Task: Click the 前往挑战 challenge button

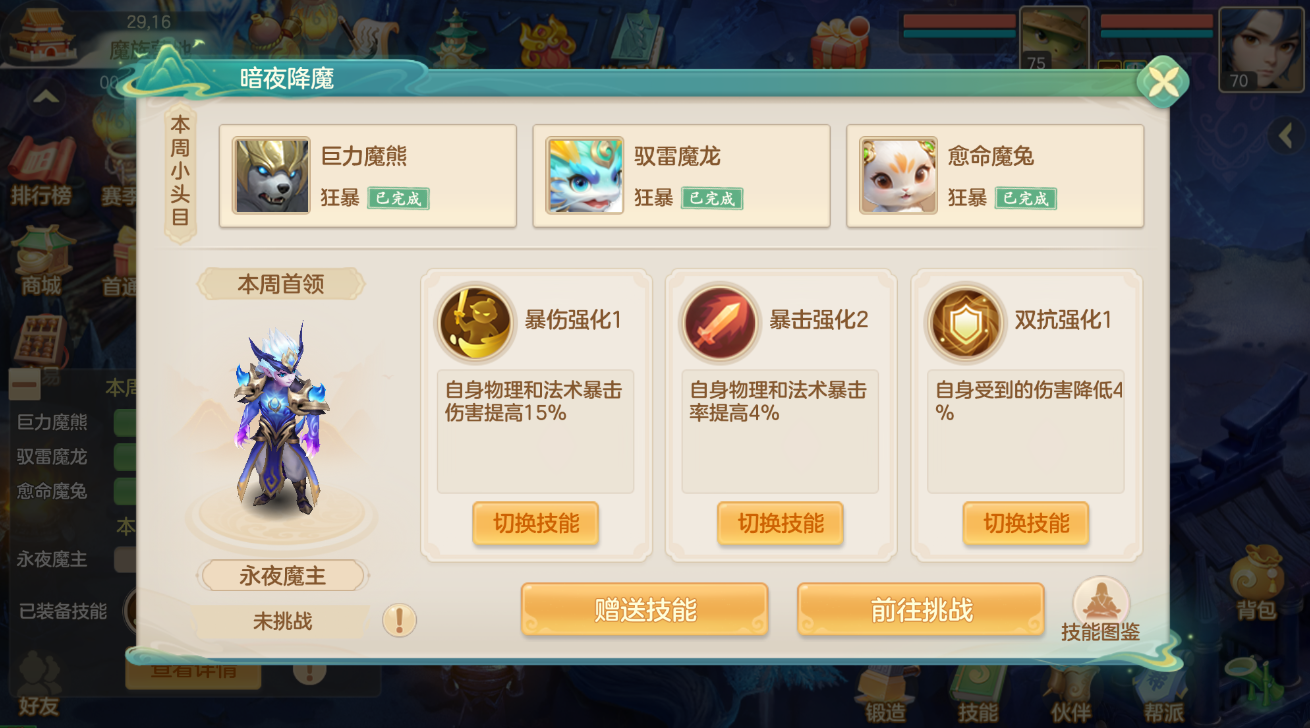Action: pos(920,609)
